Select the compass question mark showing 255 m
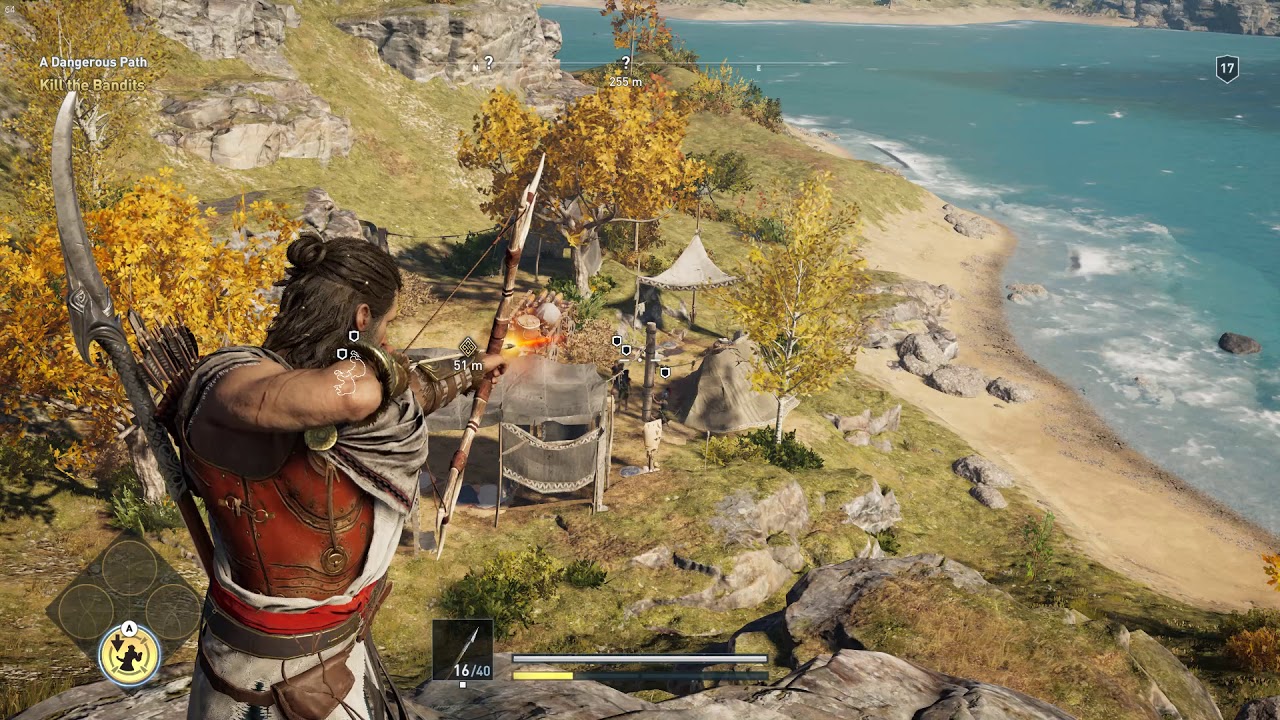Screen dimensions: 1280x720 point(626,62)
